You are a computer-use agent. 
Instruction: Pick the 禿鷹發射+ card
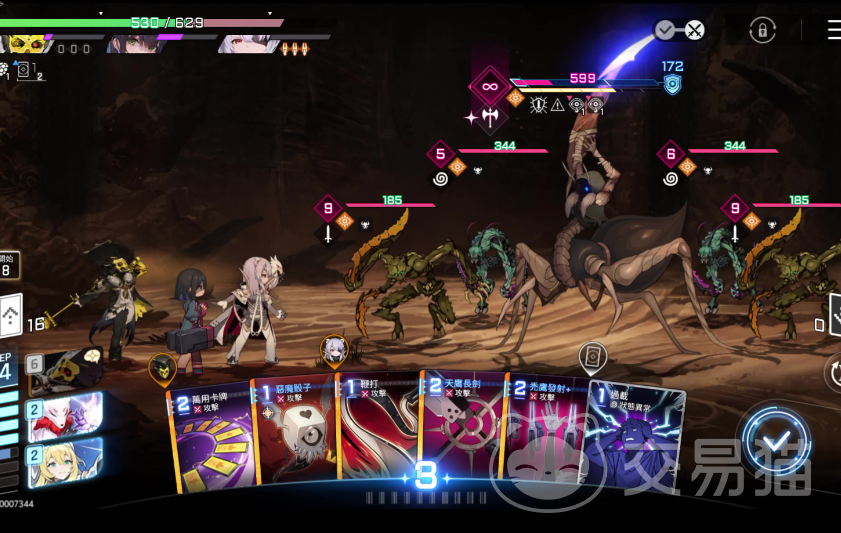pyautogui.click(x=545, y=440)
